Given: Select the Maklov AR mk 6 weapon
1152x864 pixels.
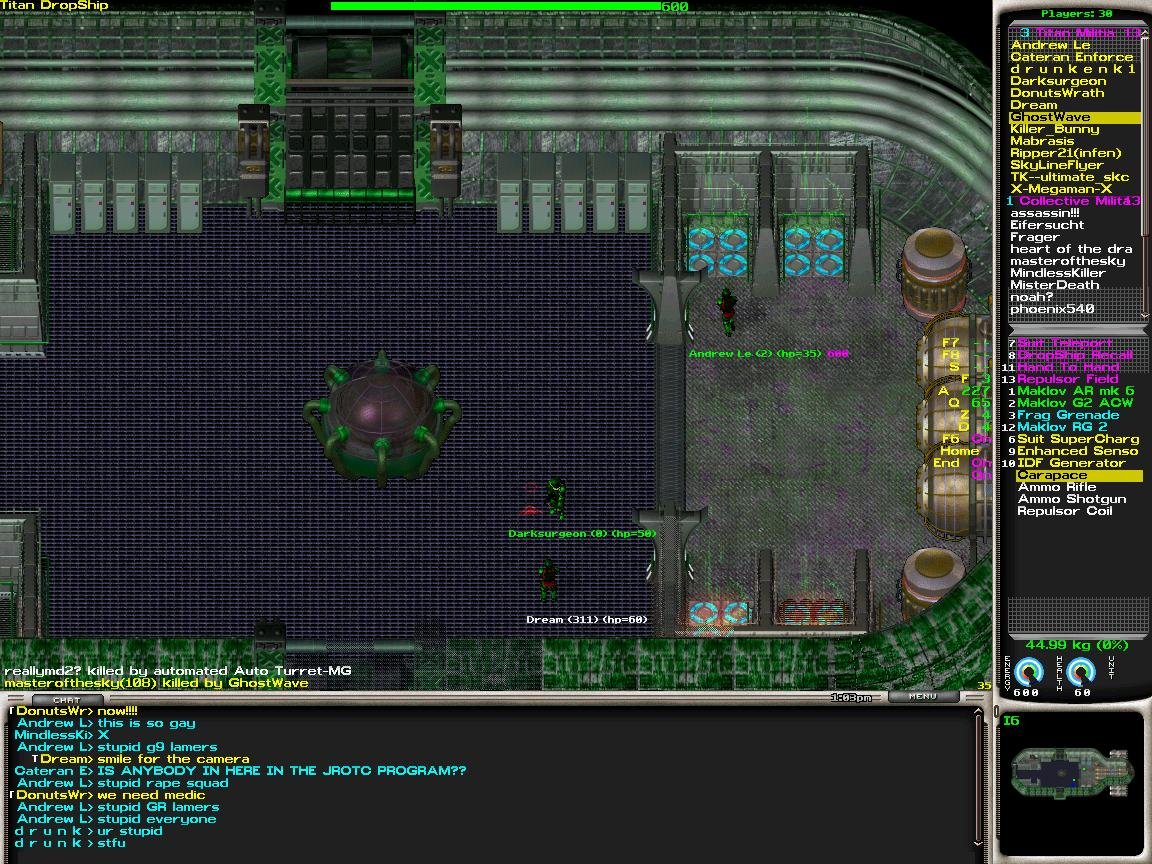Looking at the screenshot, I should tap(1075, 391).
